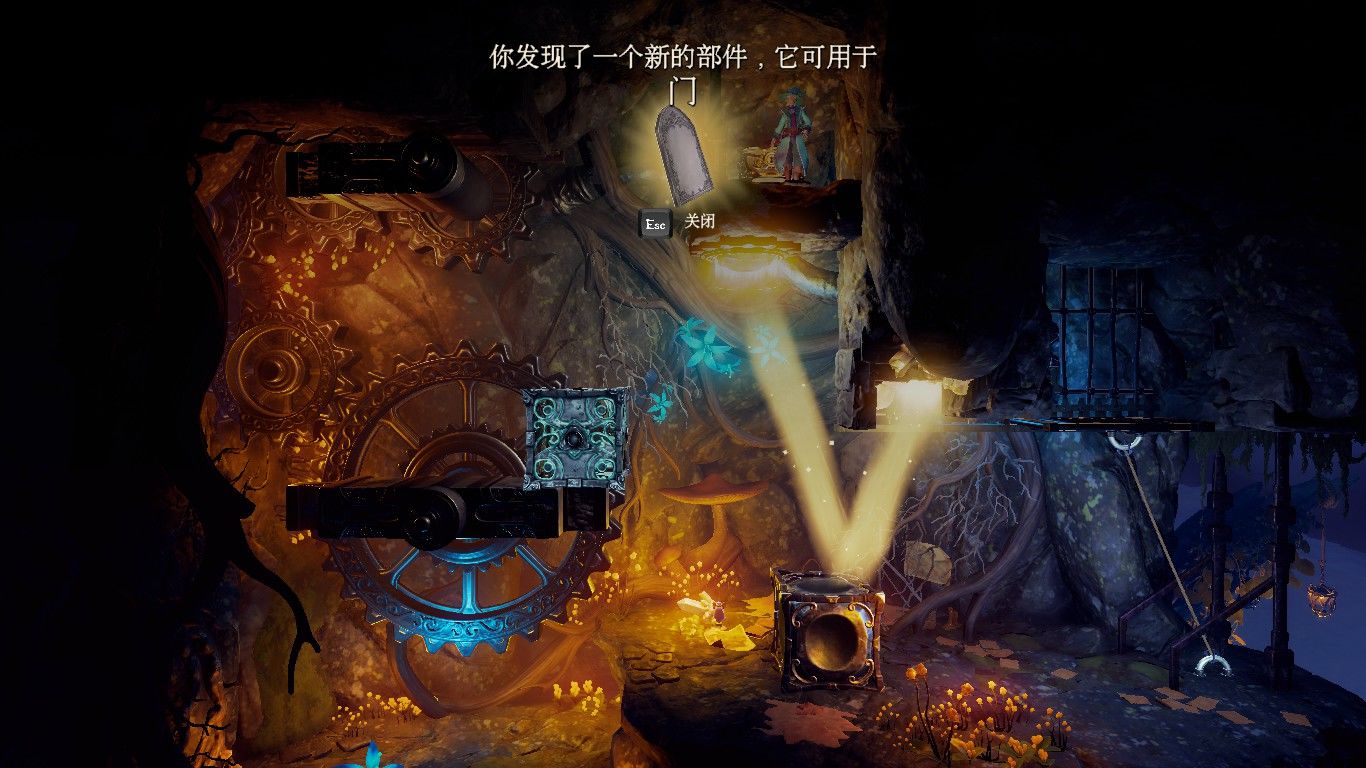Viewport: 1366px width, 768px height.
Task: Click the Esc key icon
Action: tap(655, 223)
